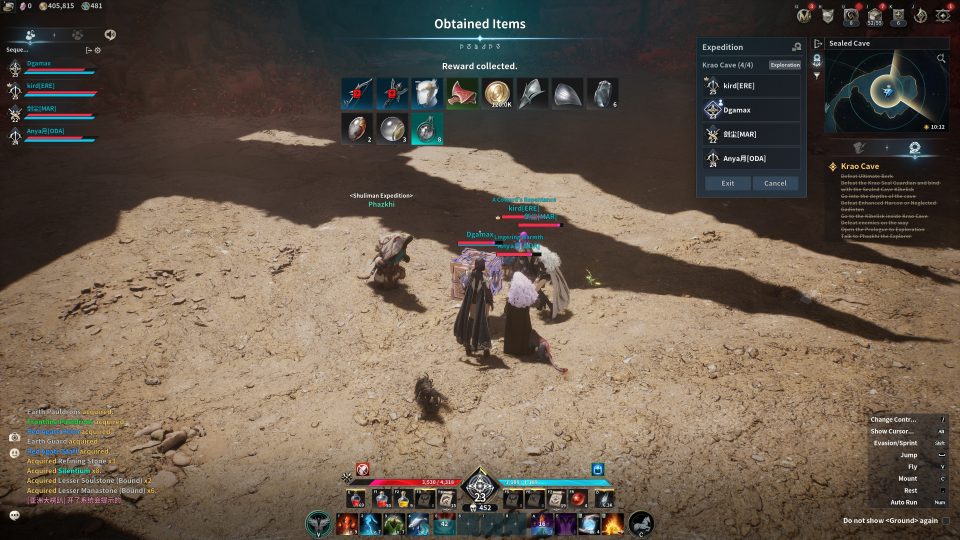
Task: Open the gold M menu icon
Action: click(805, 14)
